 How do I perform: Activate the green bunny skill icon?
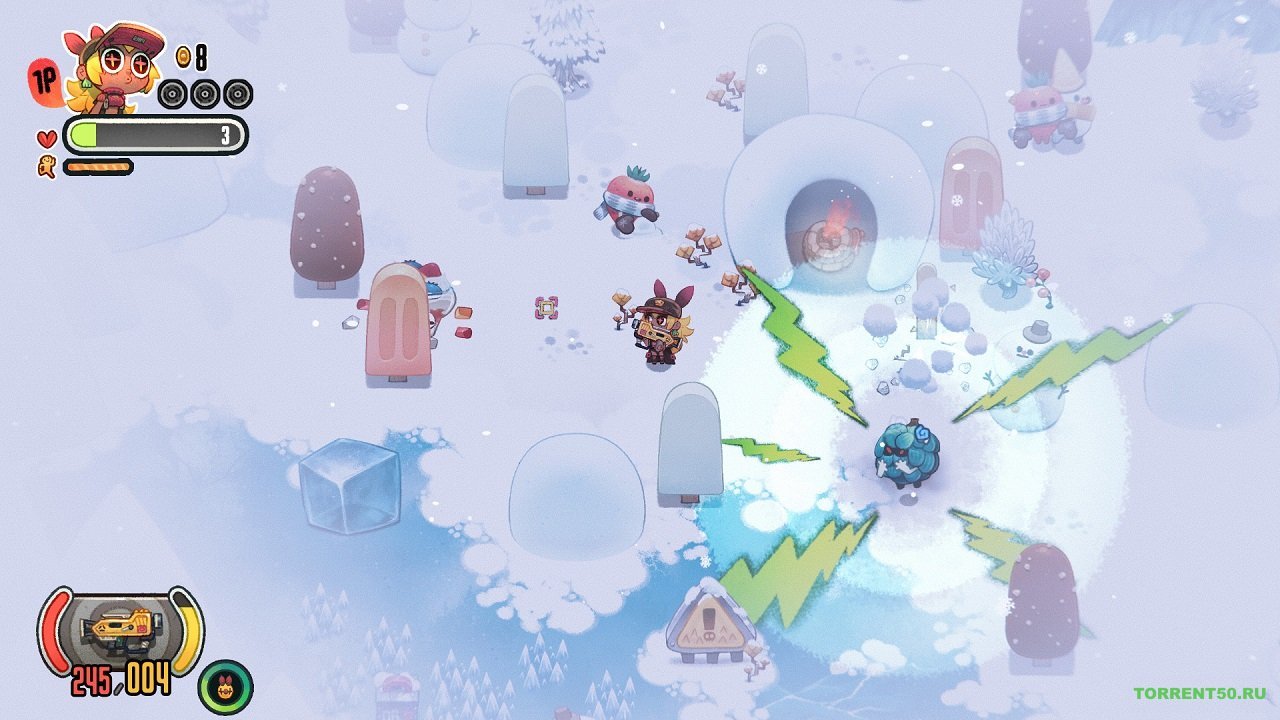tap(225, 686)
